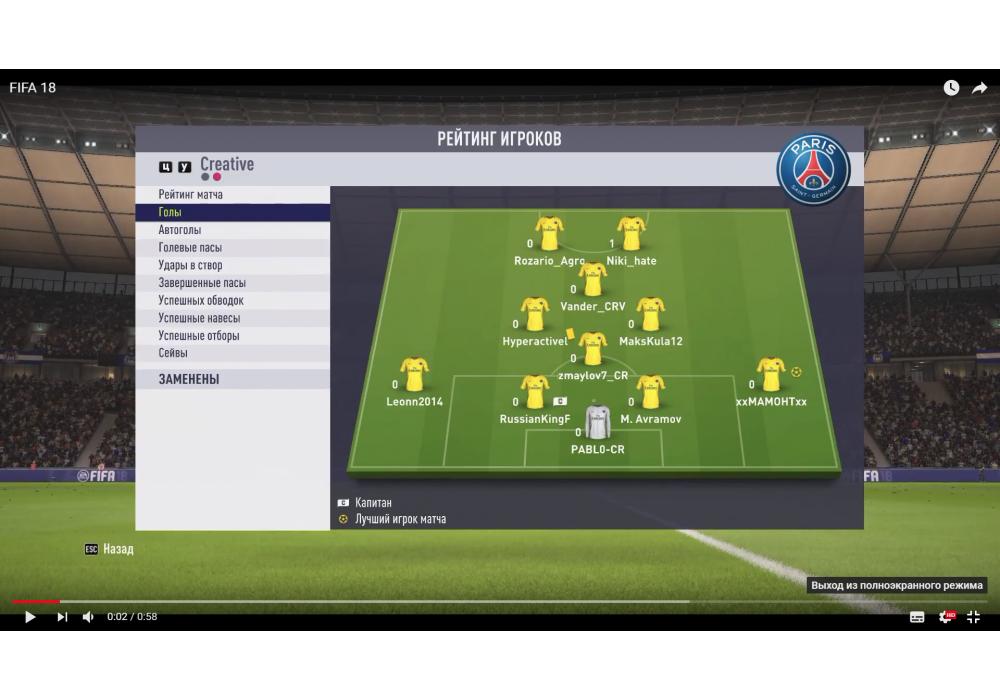Select player Niki_hate on the pitch
This screenshot has width=1000, height=700.
(x=631, y=236)
